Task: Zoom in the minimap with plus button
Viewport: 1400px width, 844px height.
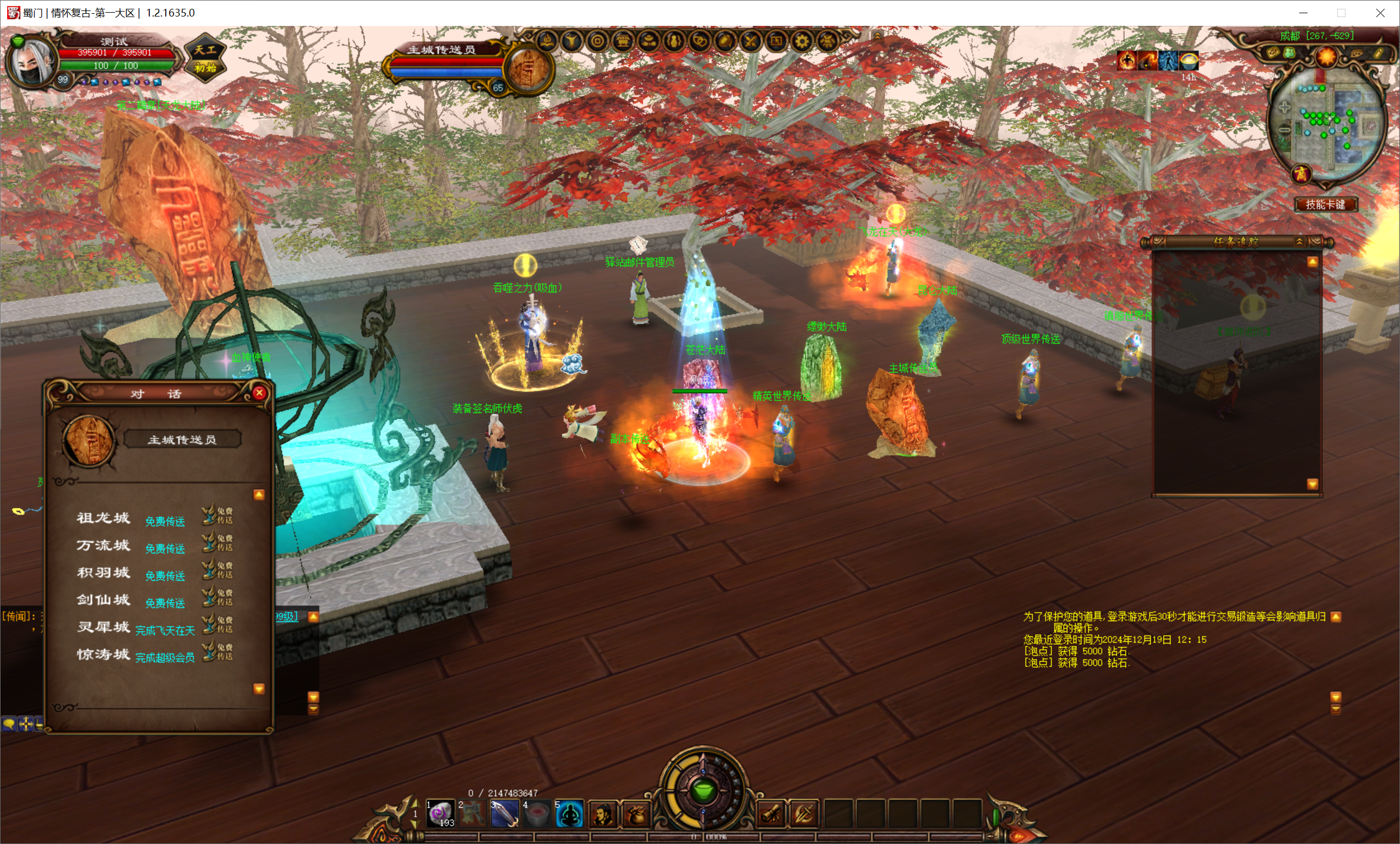Action: [x=1284, y=107]
